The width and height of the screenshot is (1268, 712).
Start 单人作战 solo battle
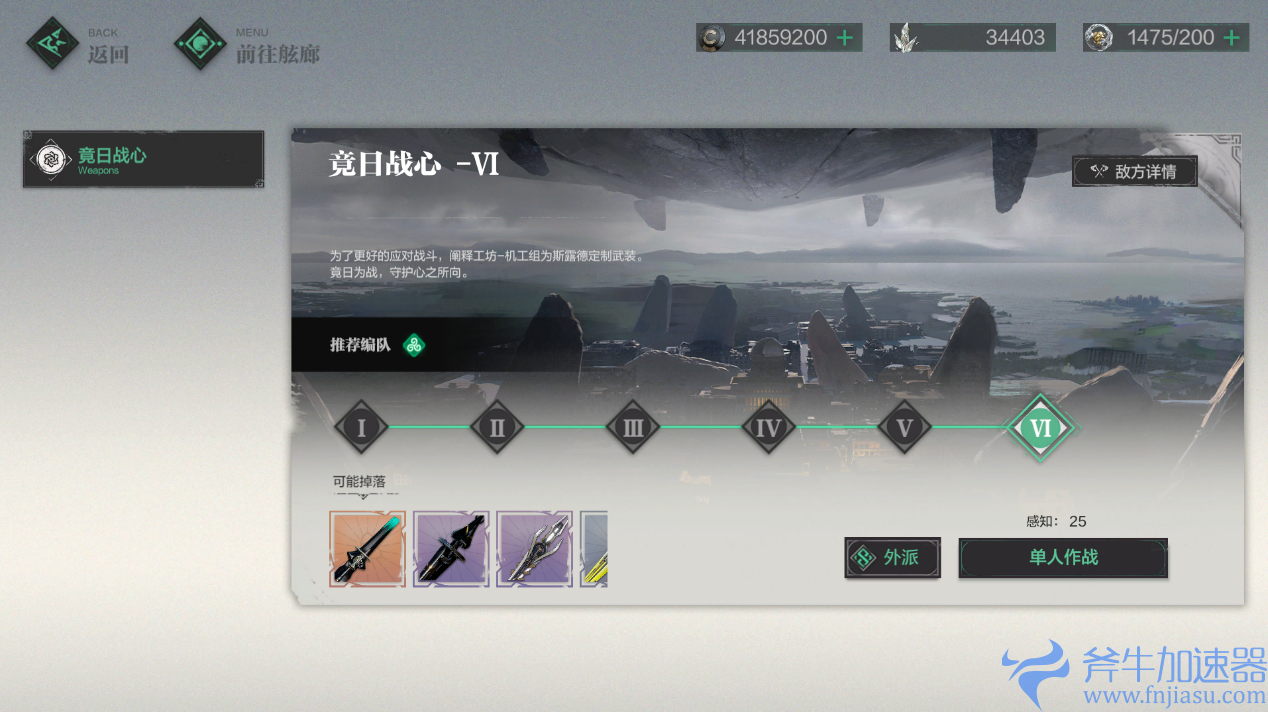pyautogui.click(x=1063, y=557)
